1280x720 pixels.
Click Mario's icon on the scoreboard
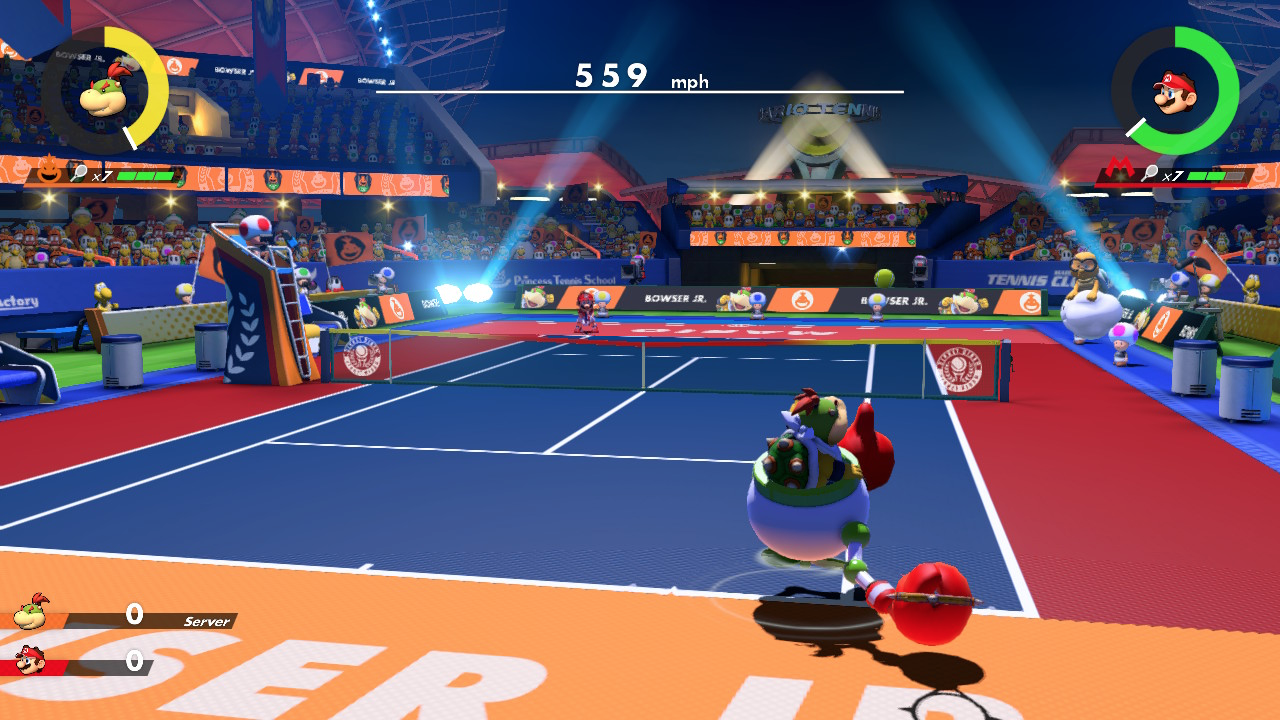pos(30,661)
